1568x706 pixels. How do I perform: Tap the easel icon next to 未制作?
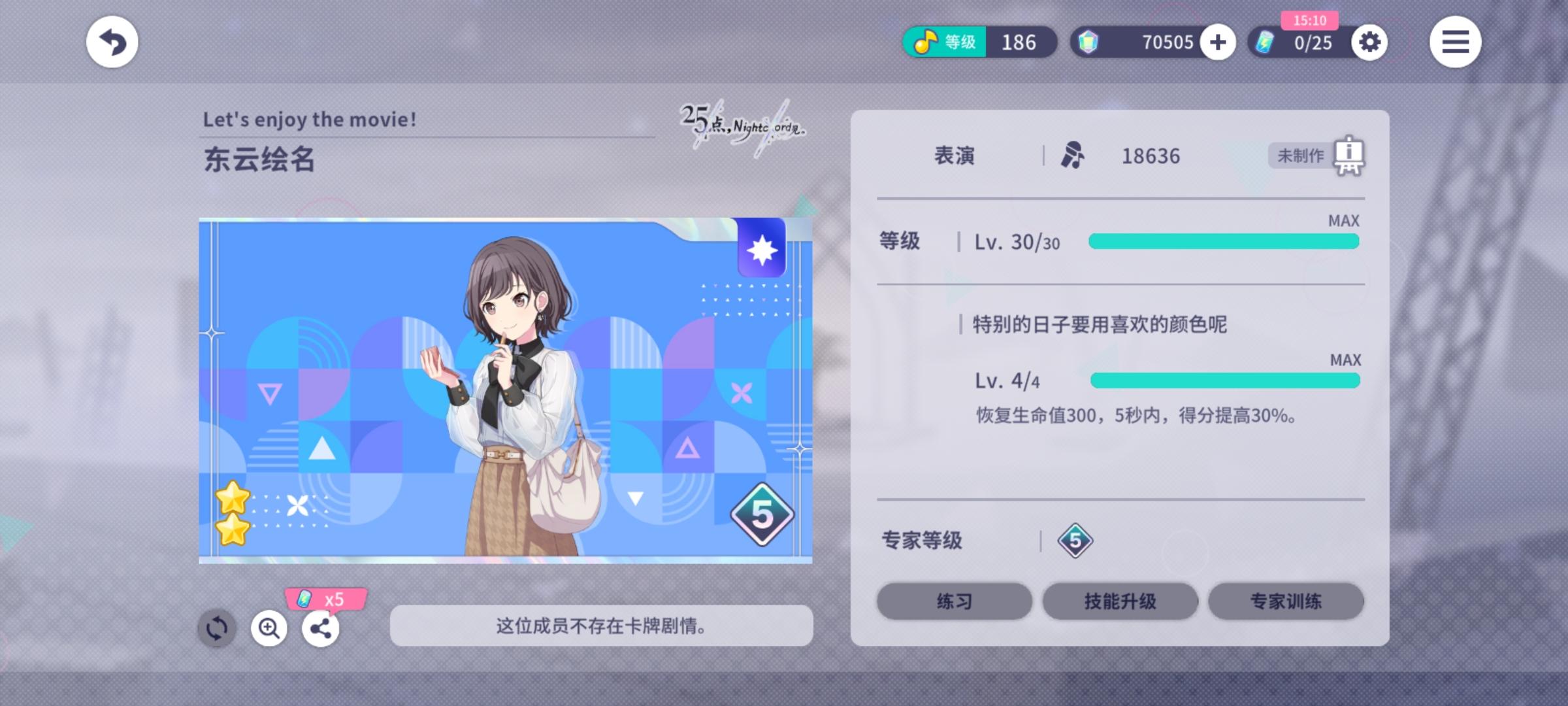(x=1348, y=156)
